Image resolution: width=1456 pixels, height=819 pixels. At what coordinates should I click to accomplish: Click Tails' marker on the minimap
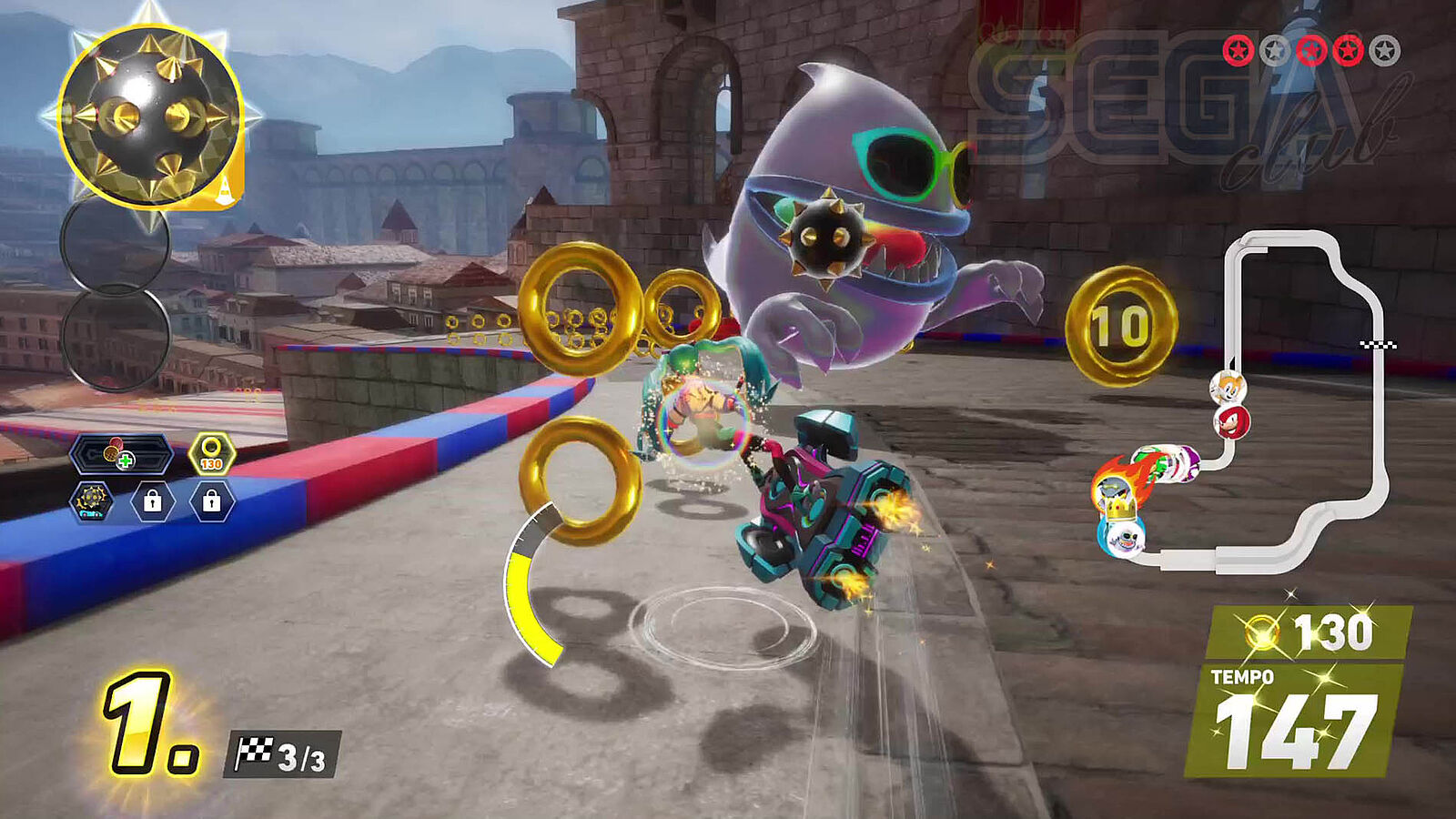point(1228,388)
